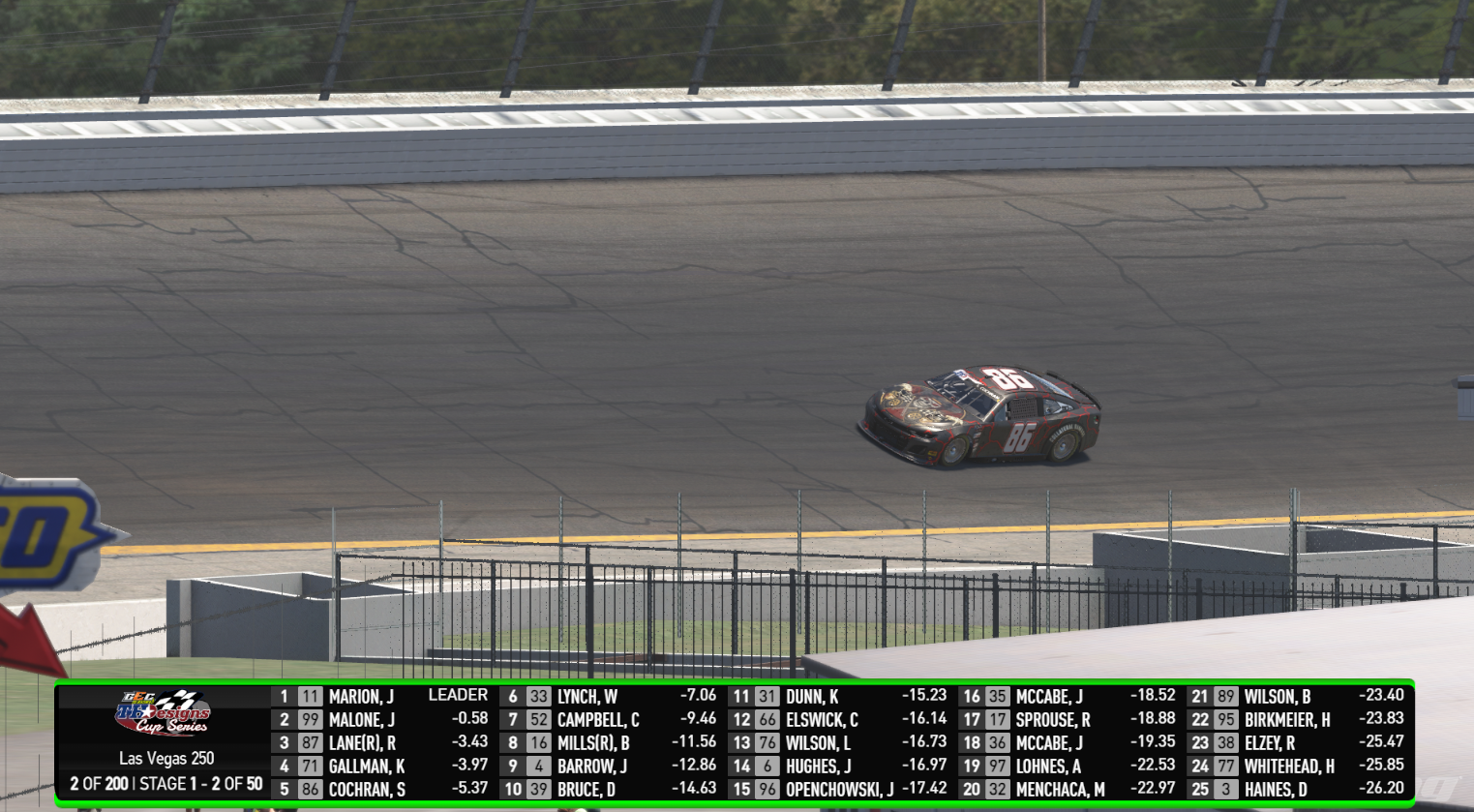The width and height of the screenshot is (1474, 812).
Task: Toggle the position 1 indicator for Marion
Action: (x=284, y=695)
